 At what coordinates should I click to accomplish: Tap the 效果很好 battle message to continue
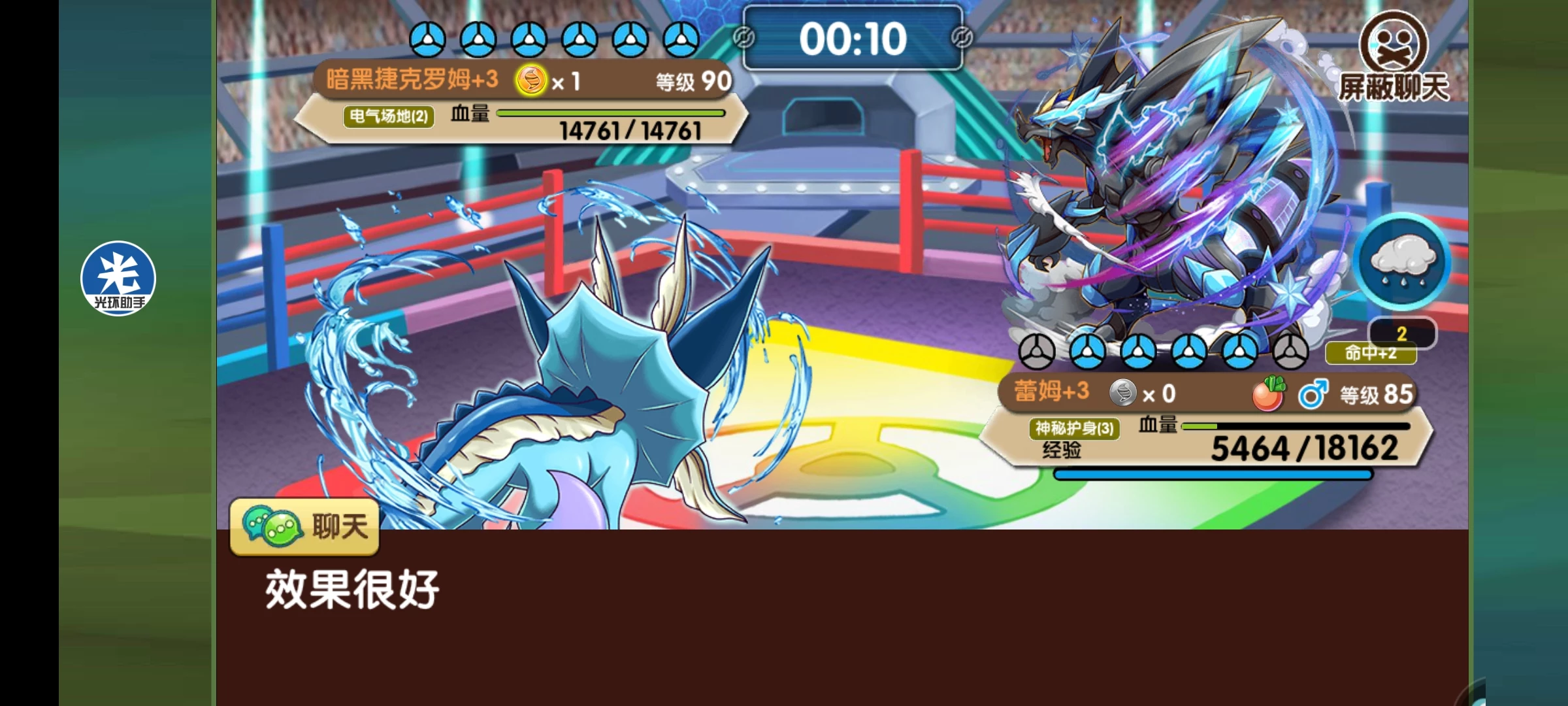tap(352, 589)
